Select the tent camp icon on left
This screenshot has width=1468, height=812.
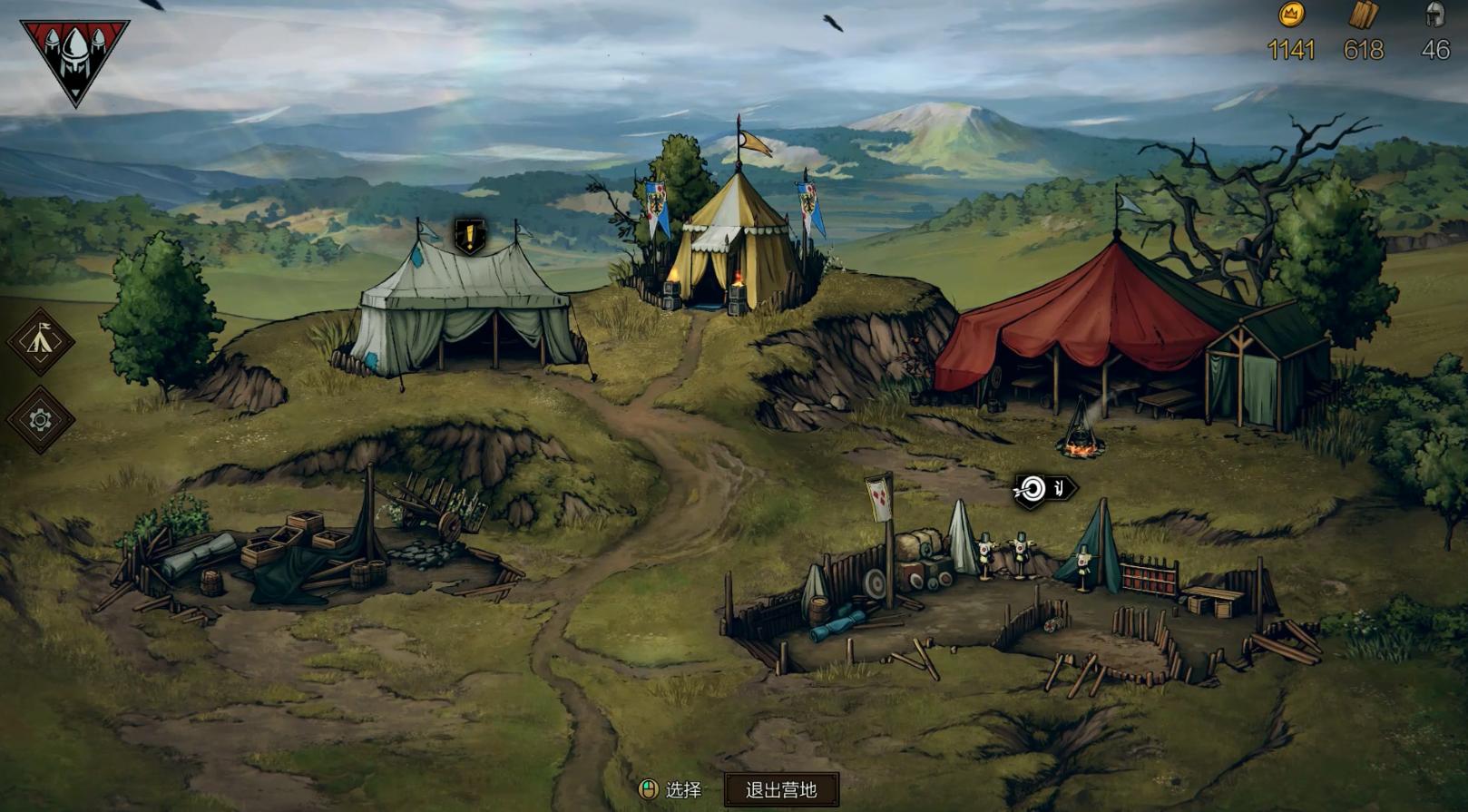coord(40,341)
